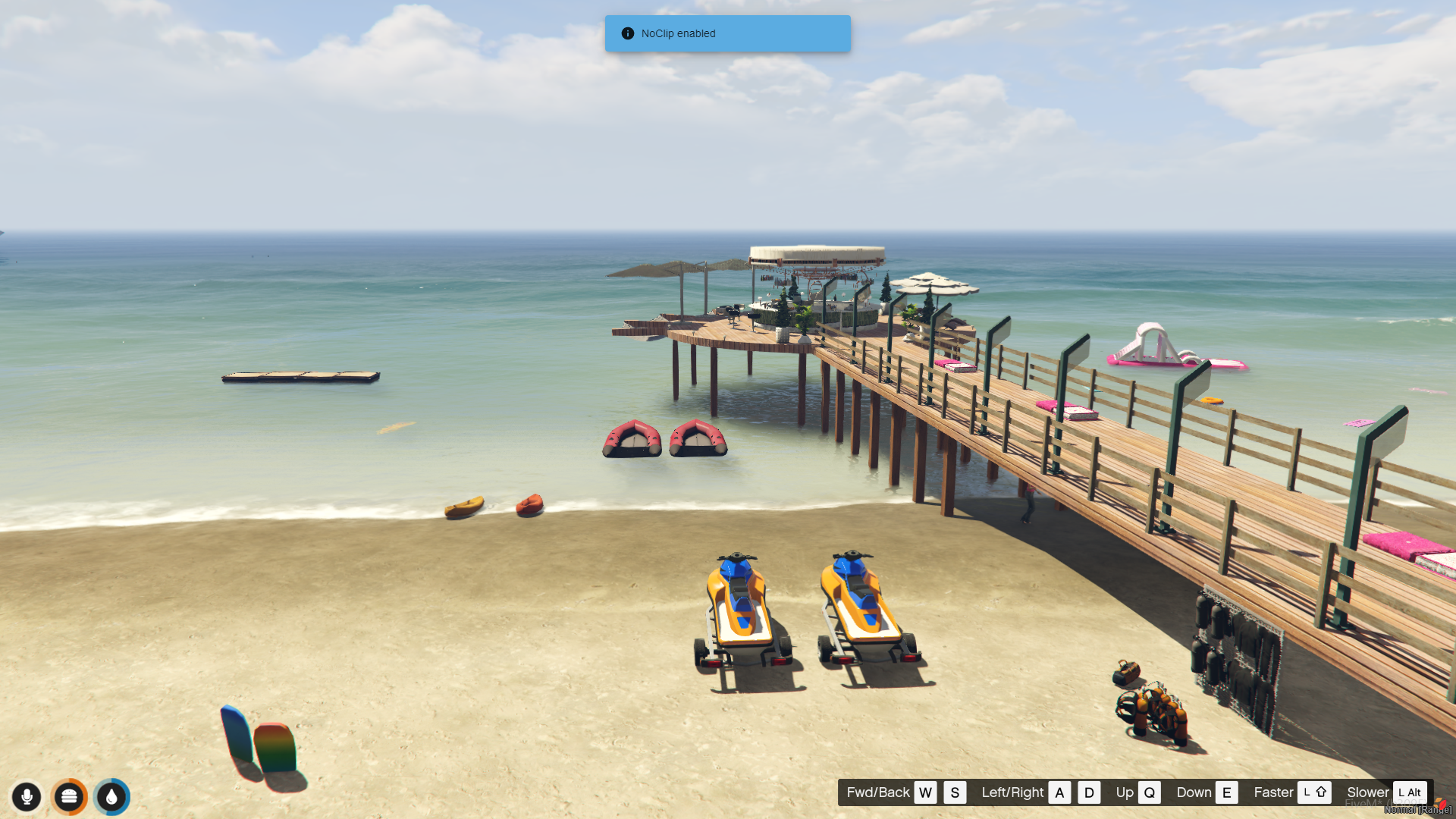The image size is (1456, 819).
Task: Dismiss the NoClip enabled notification
Action: tap(726, 33)
